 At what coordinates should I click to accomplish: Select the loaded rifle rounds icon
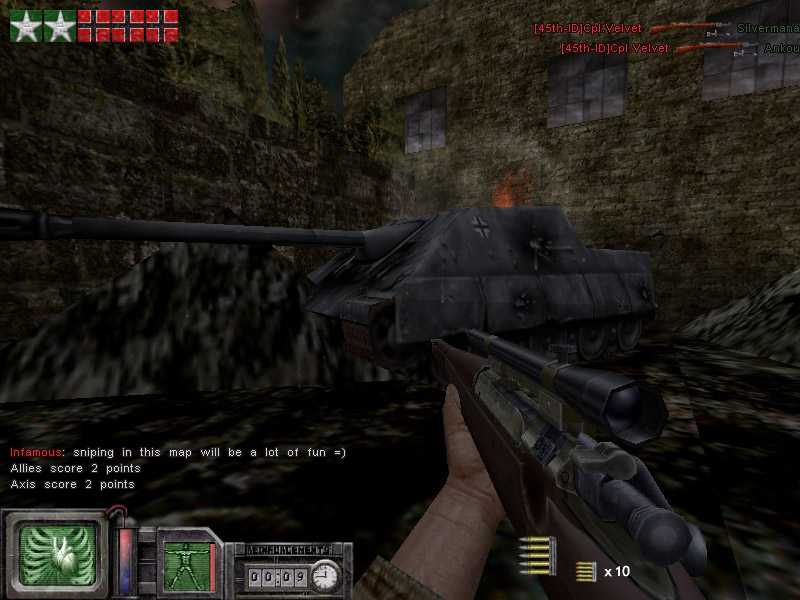coord(537,554)
